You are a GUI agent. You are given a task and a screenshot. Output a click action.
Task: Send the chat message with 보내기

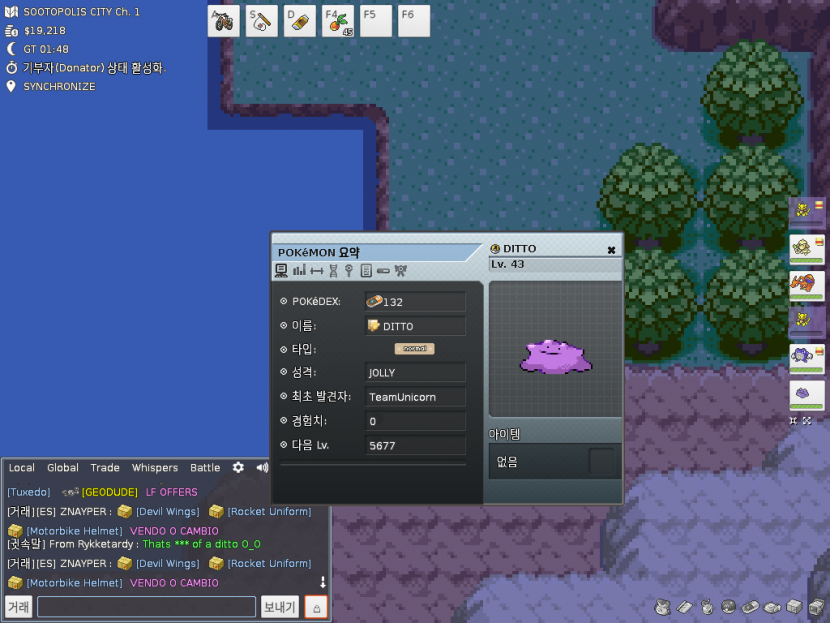(x=279, y=607)
